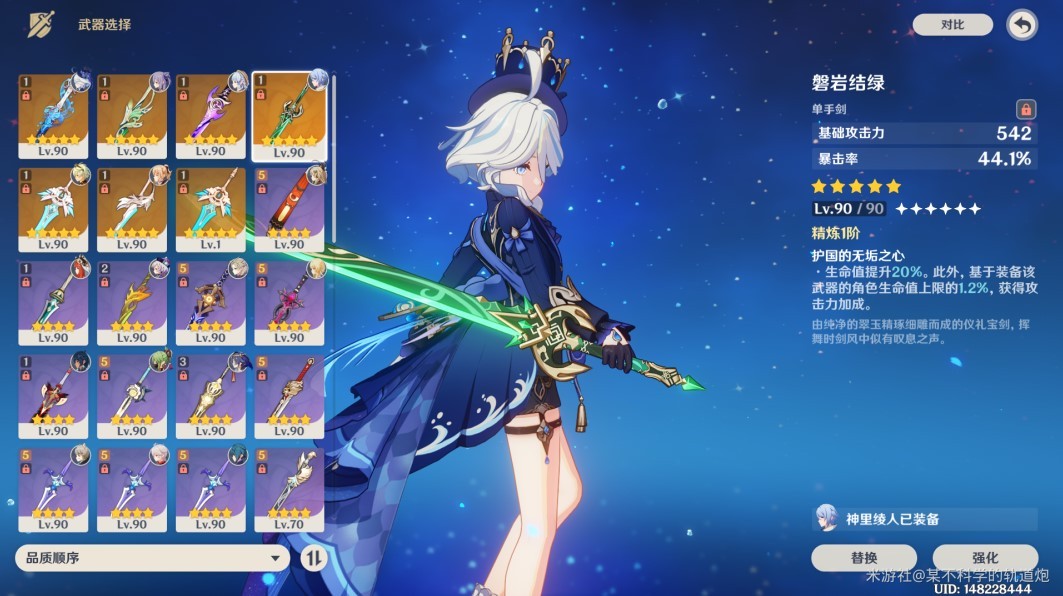
Task: Select the highlighted green Primordial Jade Cutter
Action: (289, 115)
